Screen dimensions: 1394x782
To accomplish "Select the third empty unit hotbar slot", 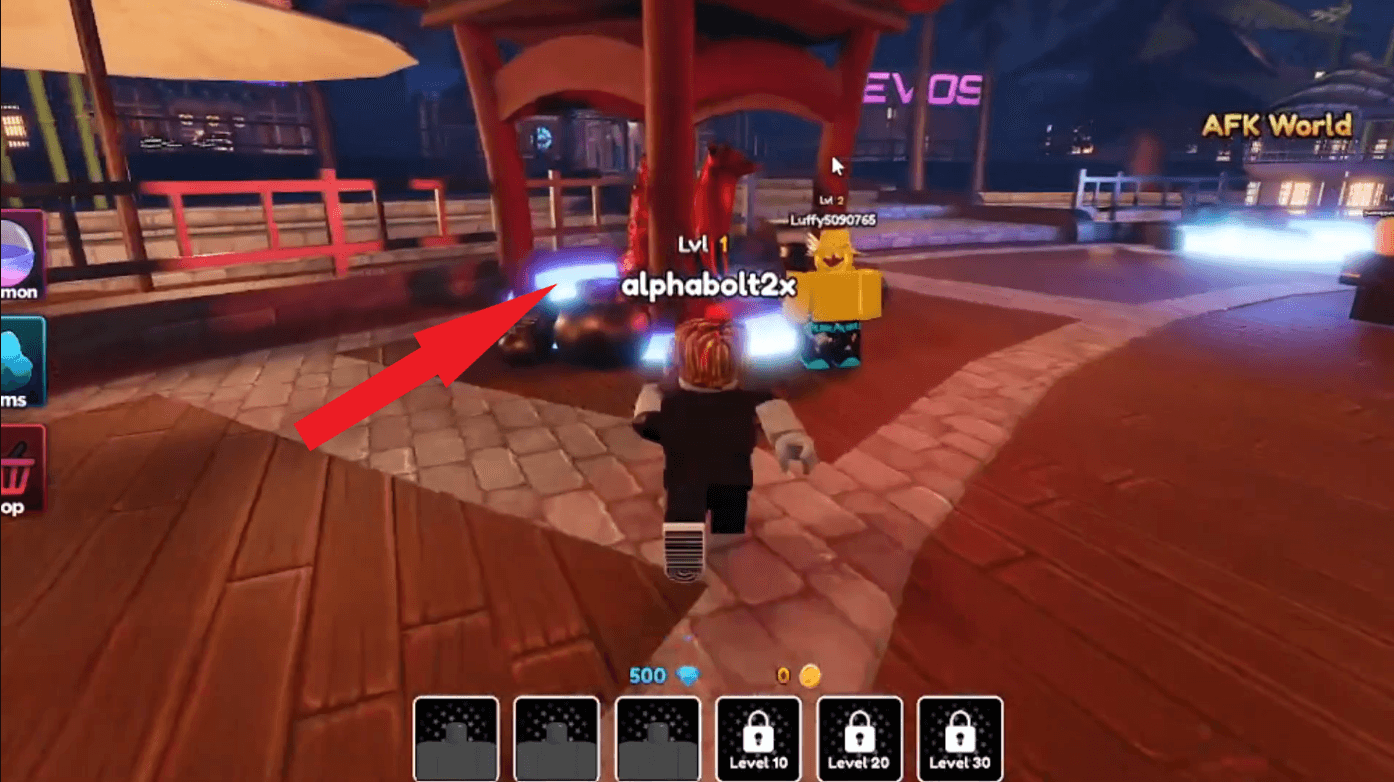I will pyautogui.click(x=657, y=740).
